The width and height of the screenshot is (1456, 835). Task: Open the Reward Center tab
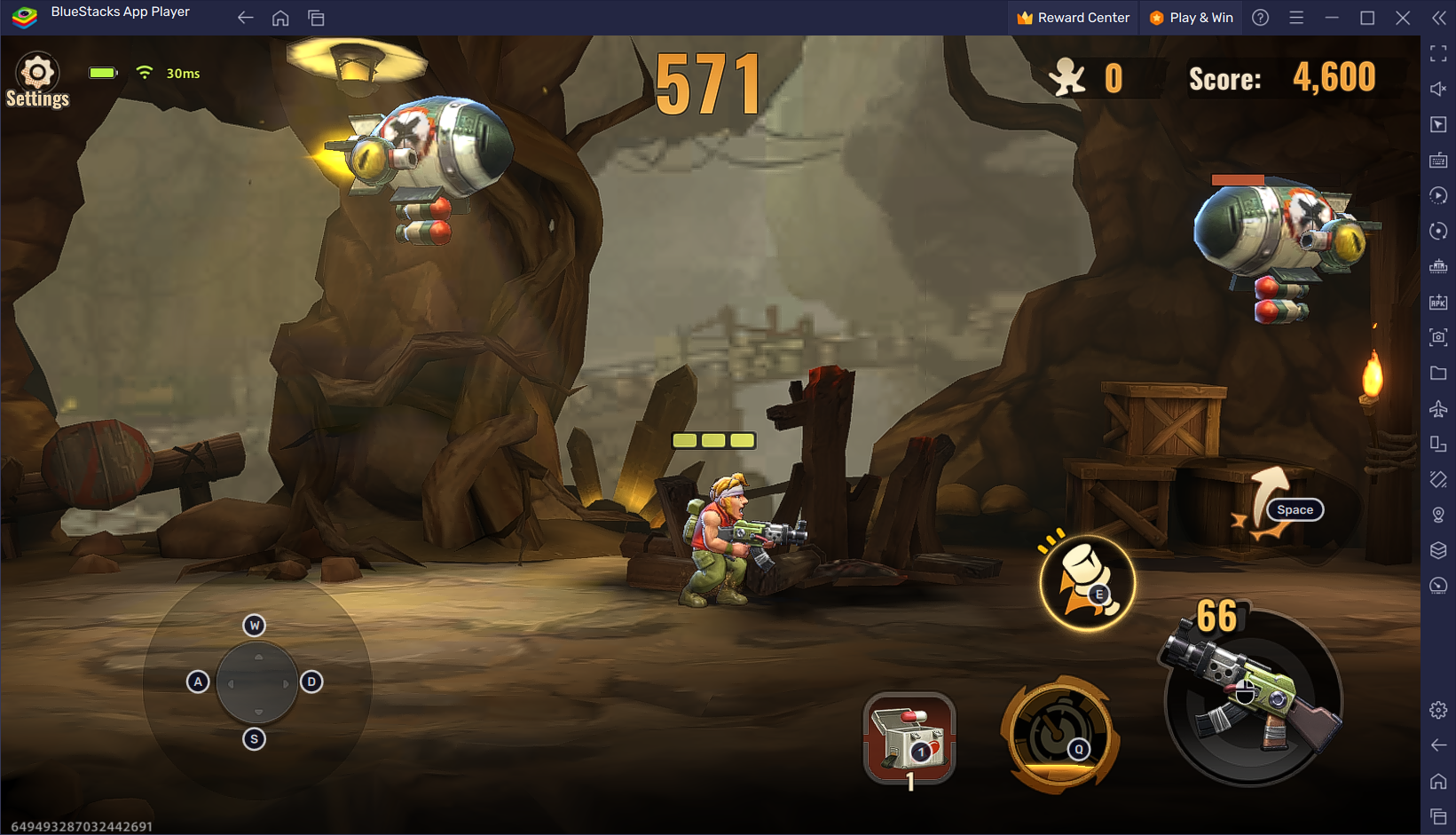tap(1072, 17)
